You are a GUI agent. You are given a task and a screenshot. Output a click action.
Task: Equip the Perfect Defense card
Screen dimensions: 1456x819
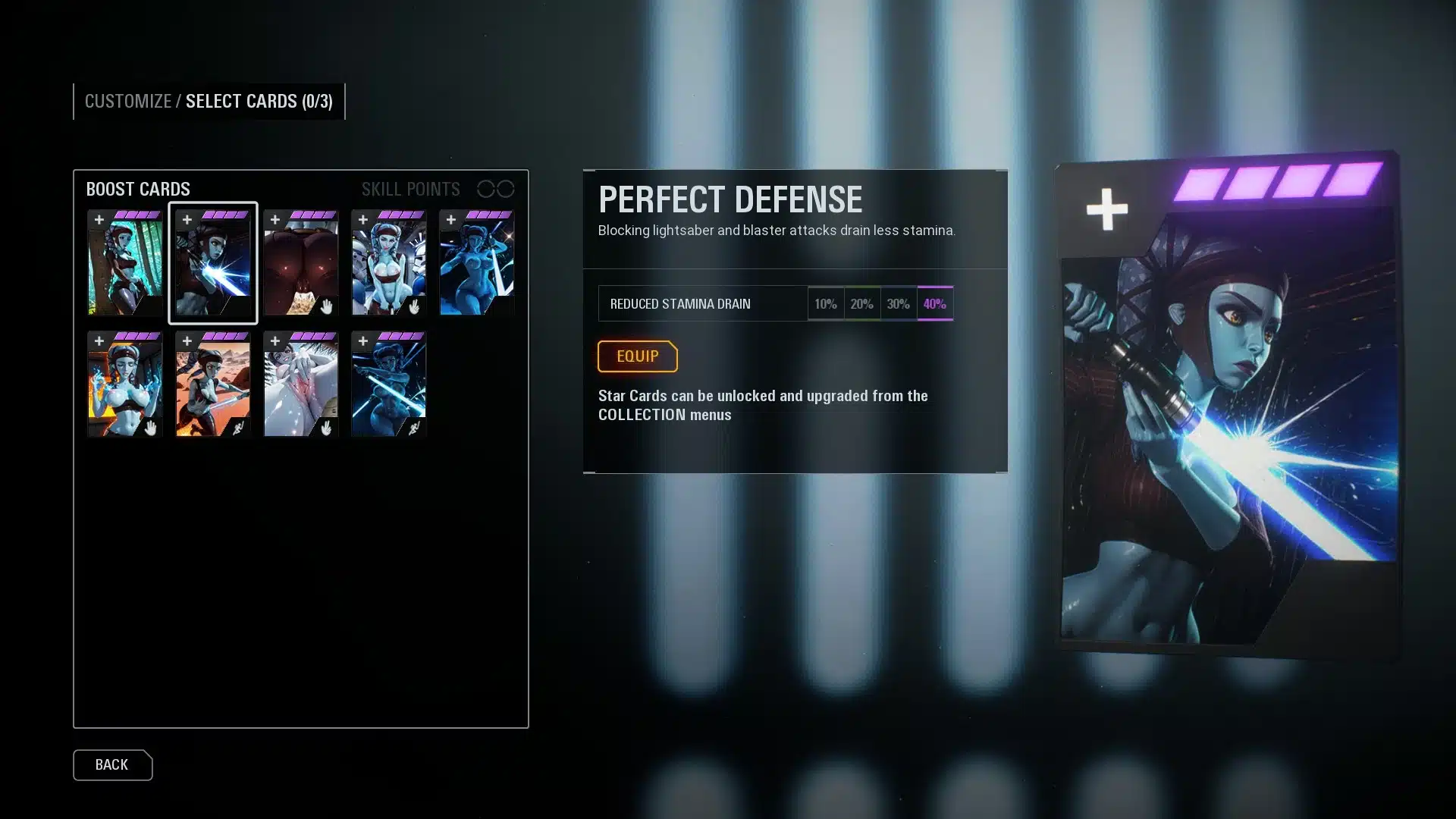click(x=637, y=356)
